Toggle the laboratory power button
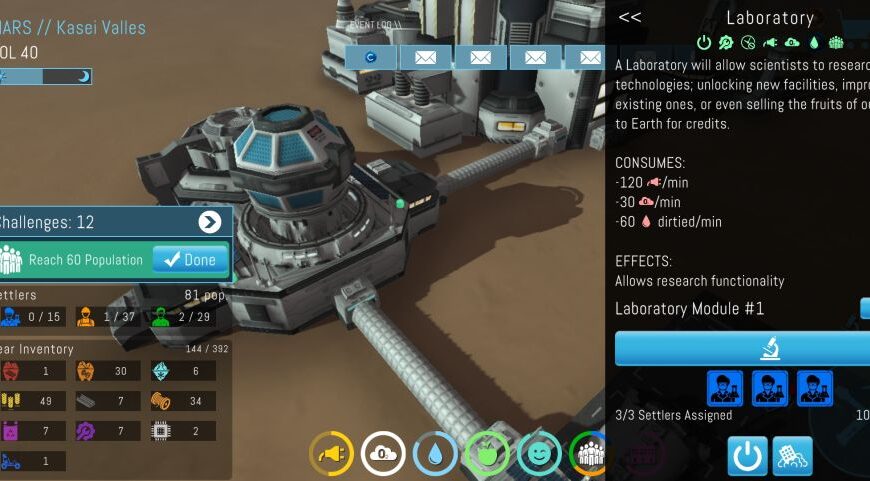Image resolution: width=870 pixels, height=481 pixels. click(747, 456)
